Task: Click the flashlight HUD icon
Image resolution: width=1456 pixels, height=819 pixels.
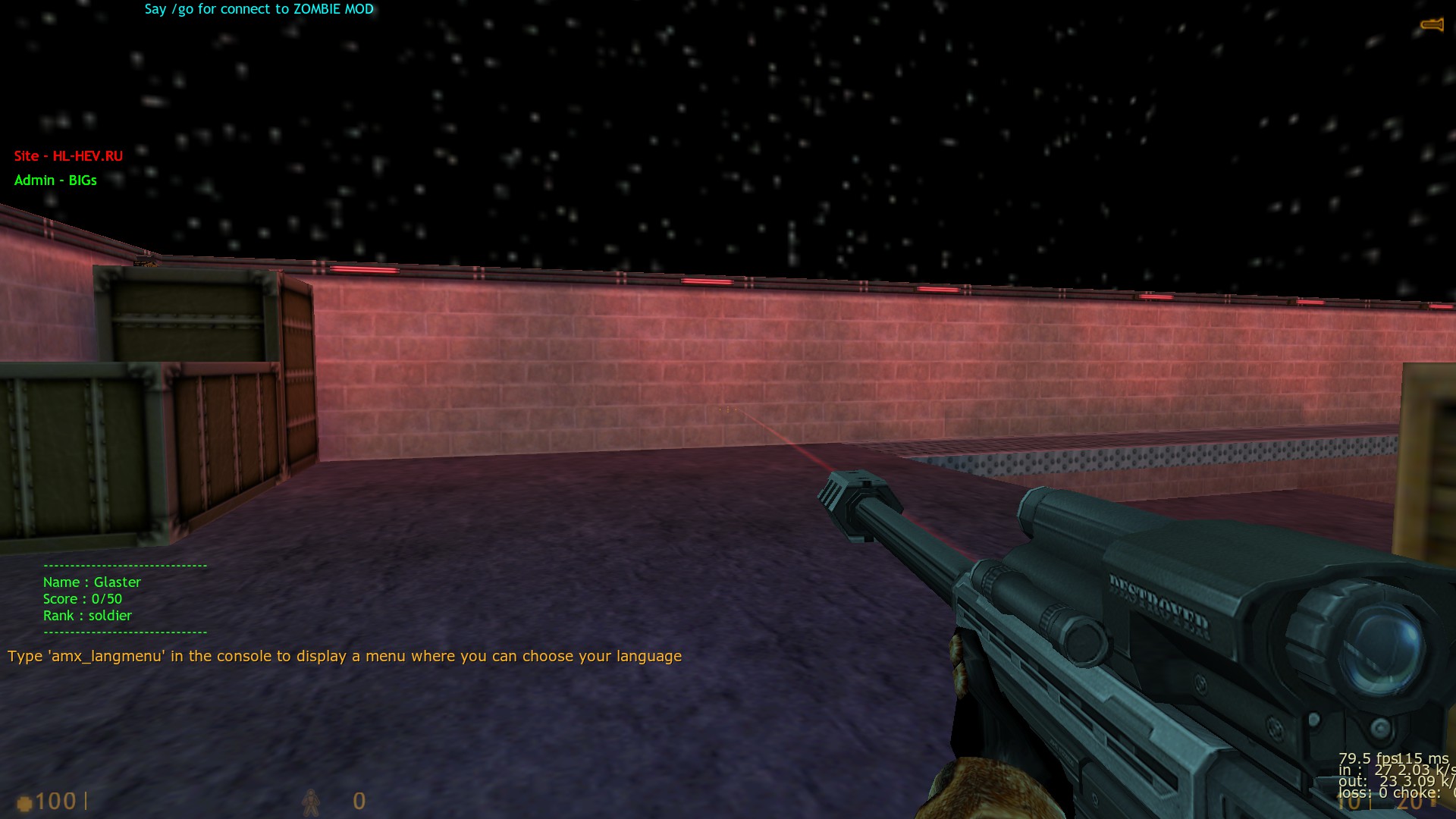Action: pyautogui.click(x=1432, y=25)
